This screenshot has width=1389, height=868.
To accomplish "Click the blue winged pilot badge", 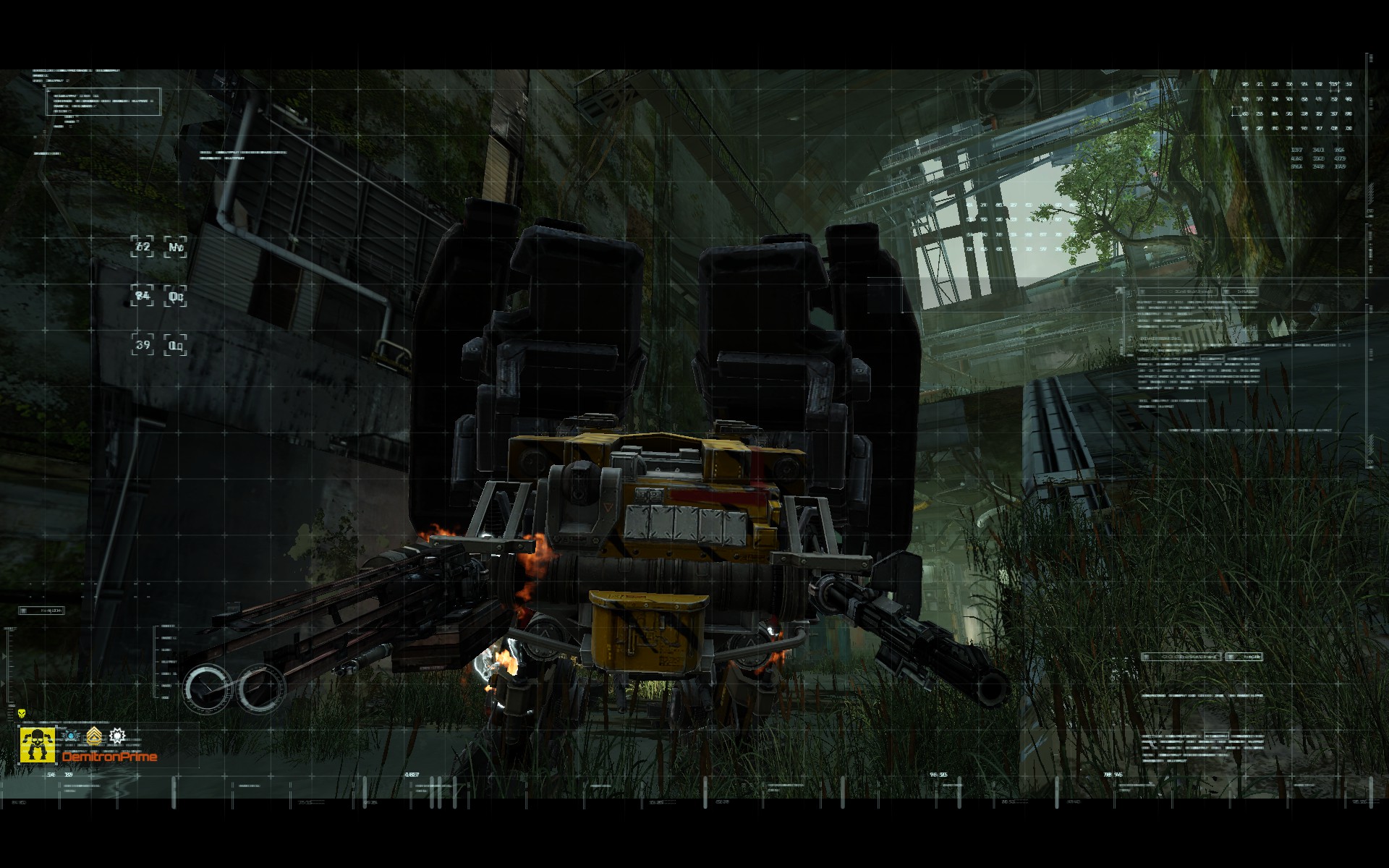I will pos(71,735).
